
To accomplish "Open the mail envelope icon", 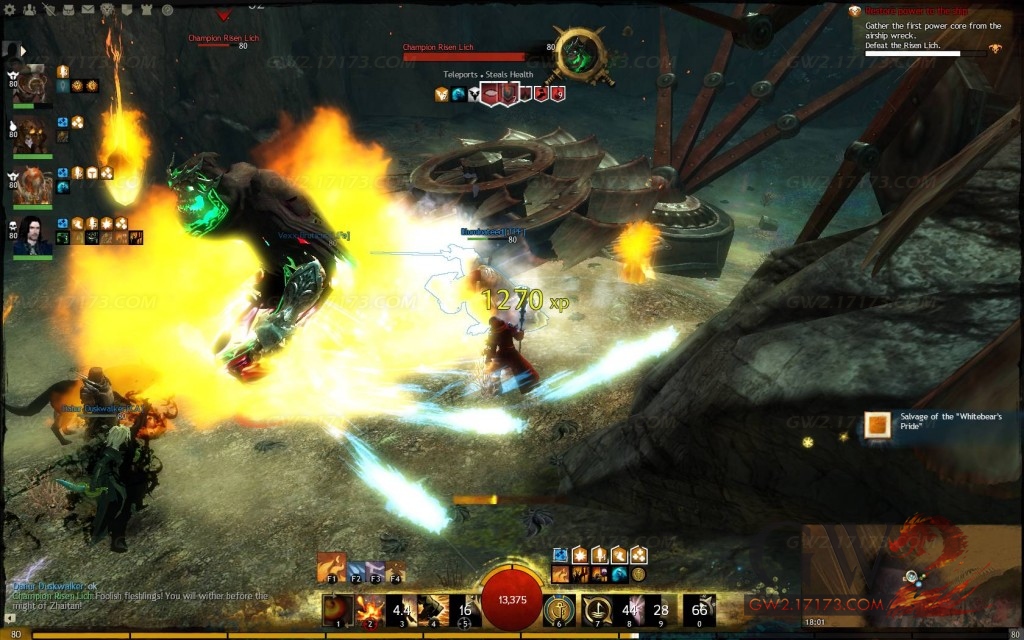I will (86, 10).
